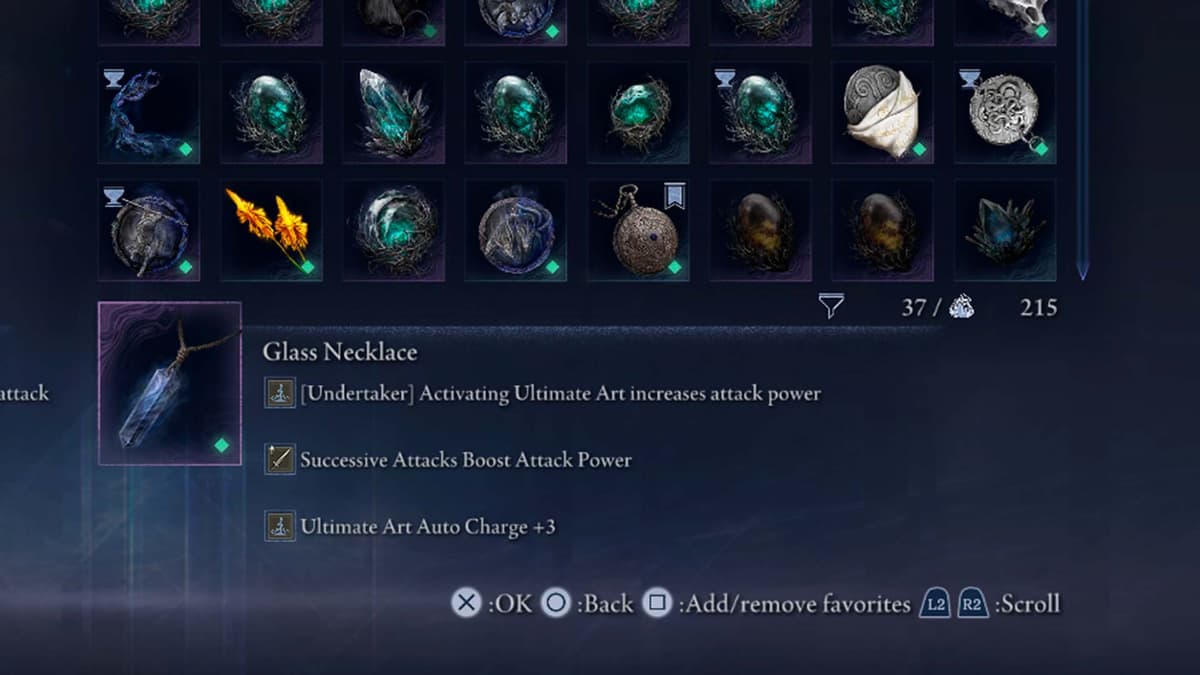Pick the silver engraved medallion relic
The height and width of the screenshot is (675, 1200).
pyautogui.click(x=1004, y=112)
